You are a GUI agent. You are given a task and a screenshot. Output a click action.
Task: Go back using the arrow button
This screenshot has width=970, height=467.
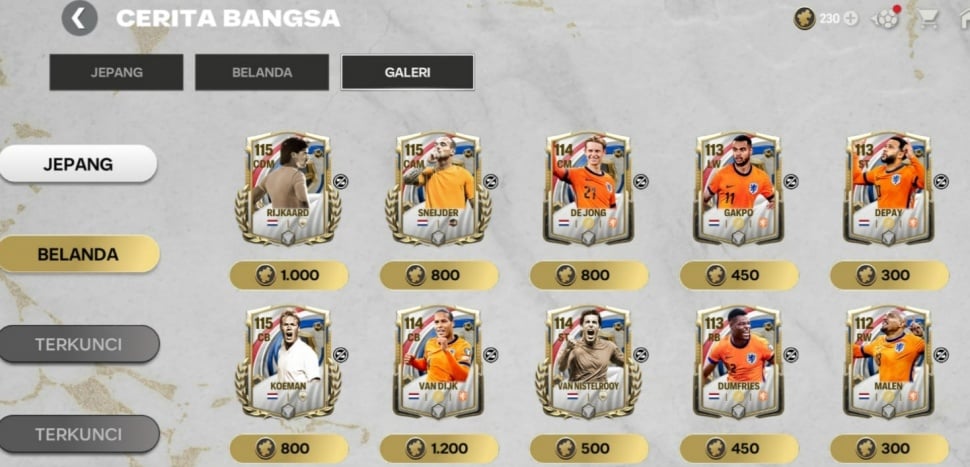pos(79,18)
